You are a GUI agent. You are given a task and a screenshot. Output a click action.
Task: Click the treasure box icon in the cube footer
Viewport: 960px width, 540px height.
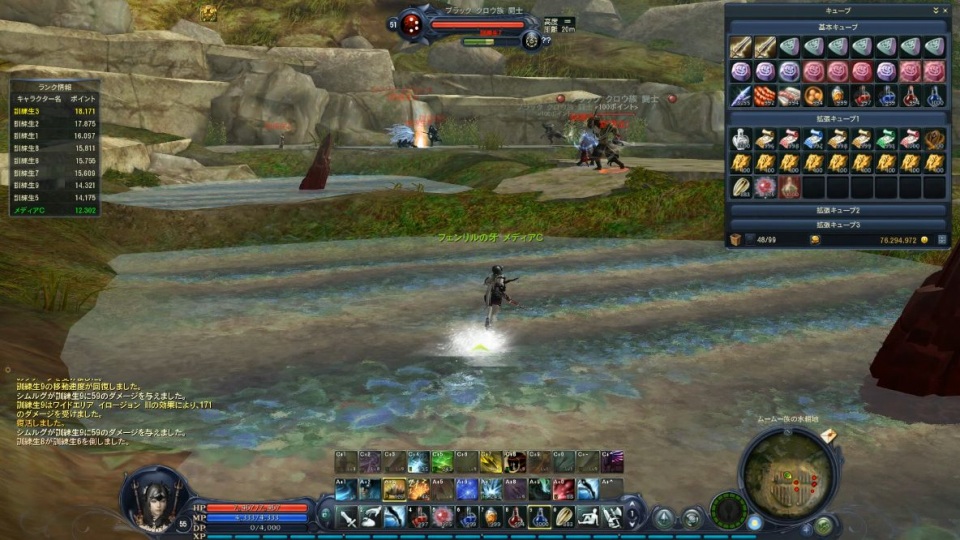pos(735,240)
